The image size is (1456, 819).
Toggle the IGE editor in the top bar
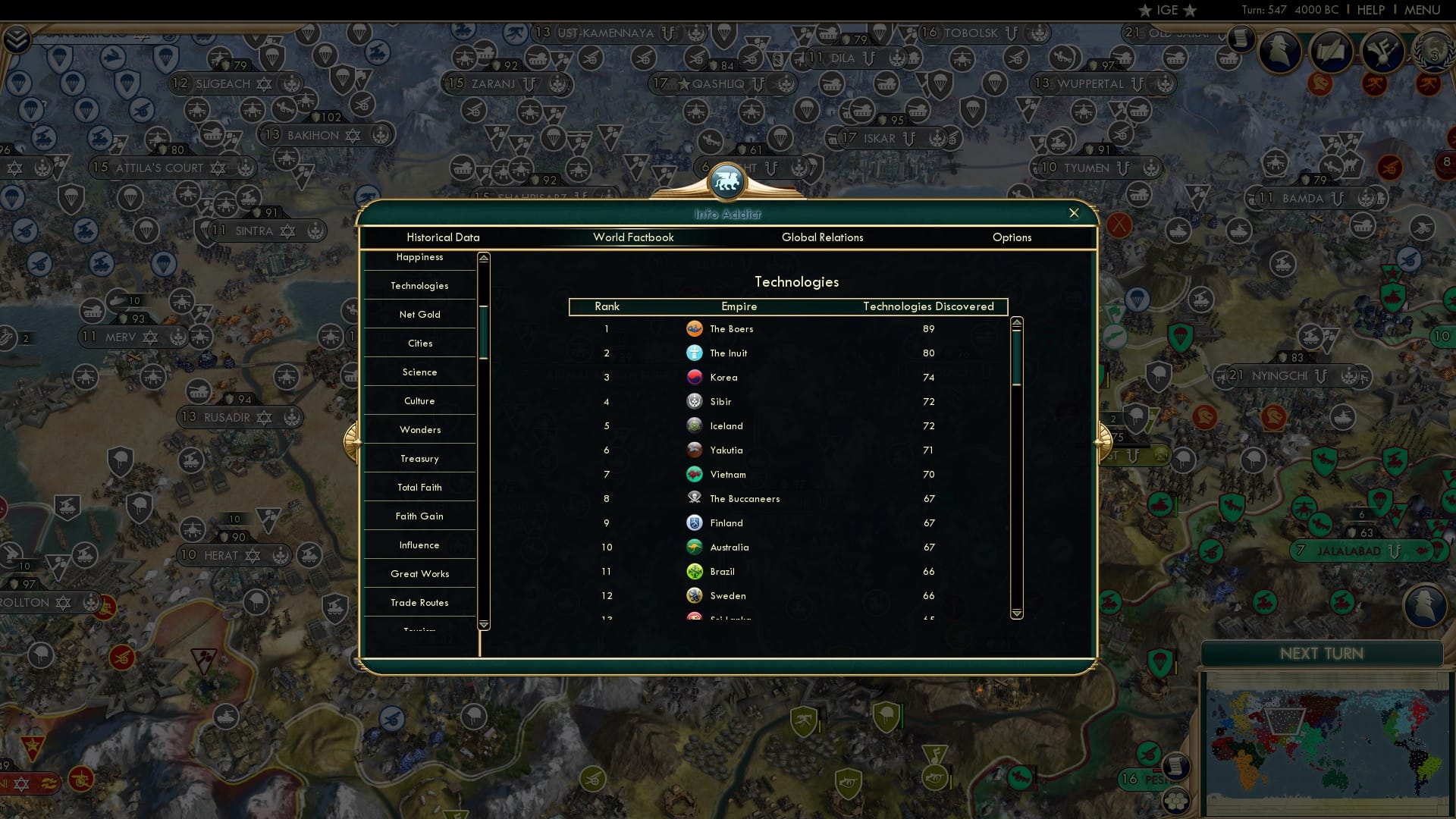(x=1166, y=10)
